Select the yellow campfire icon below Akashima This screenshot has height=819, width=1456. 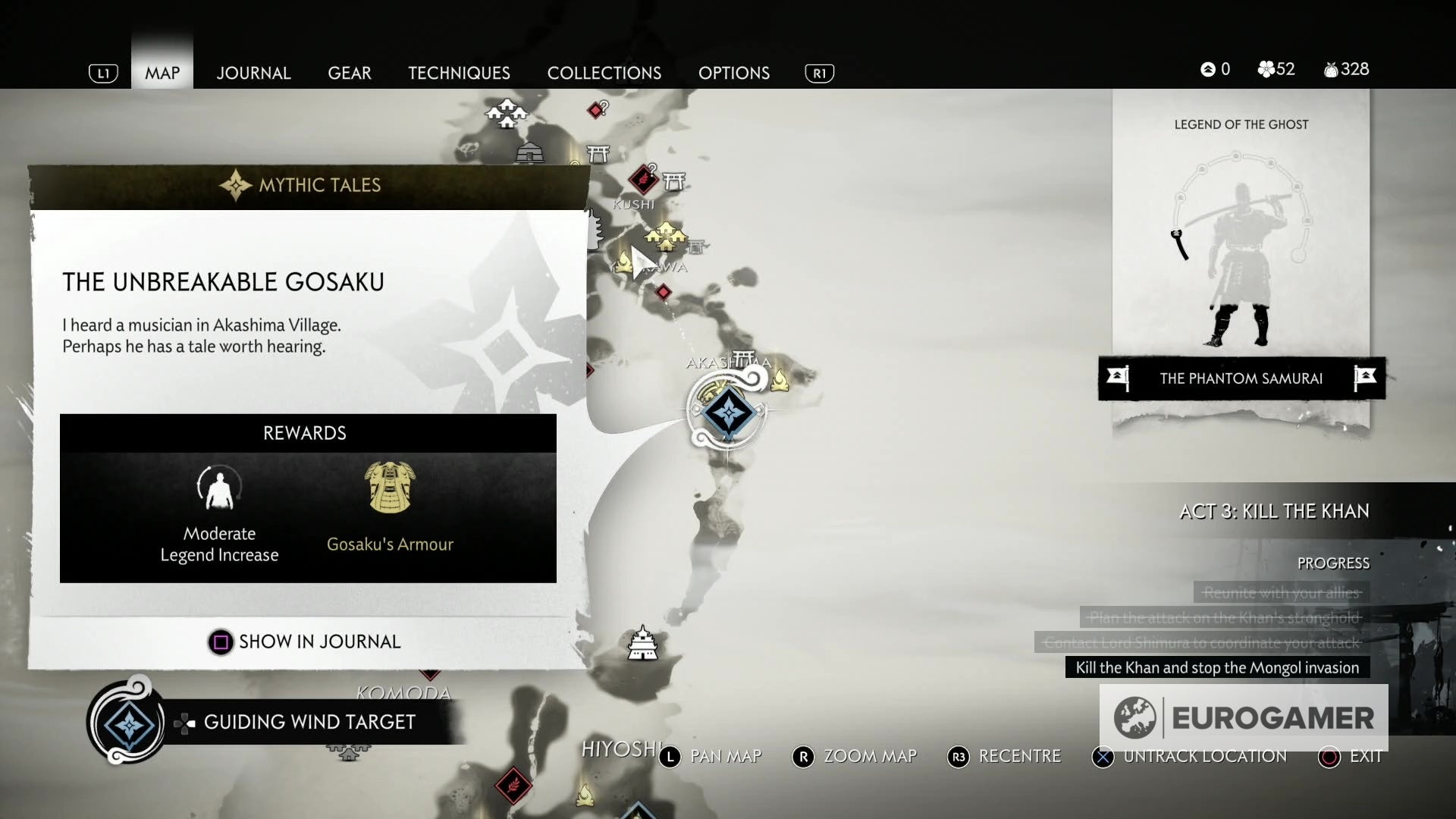(x=780, y=381)
